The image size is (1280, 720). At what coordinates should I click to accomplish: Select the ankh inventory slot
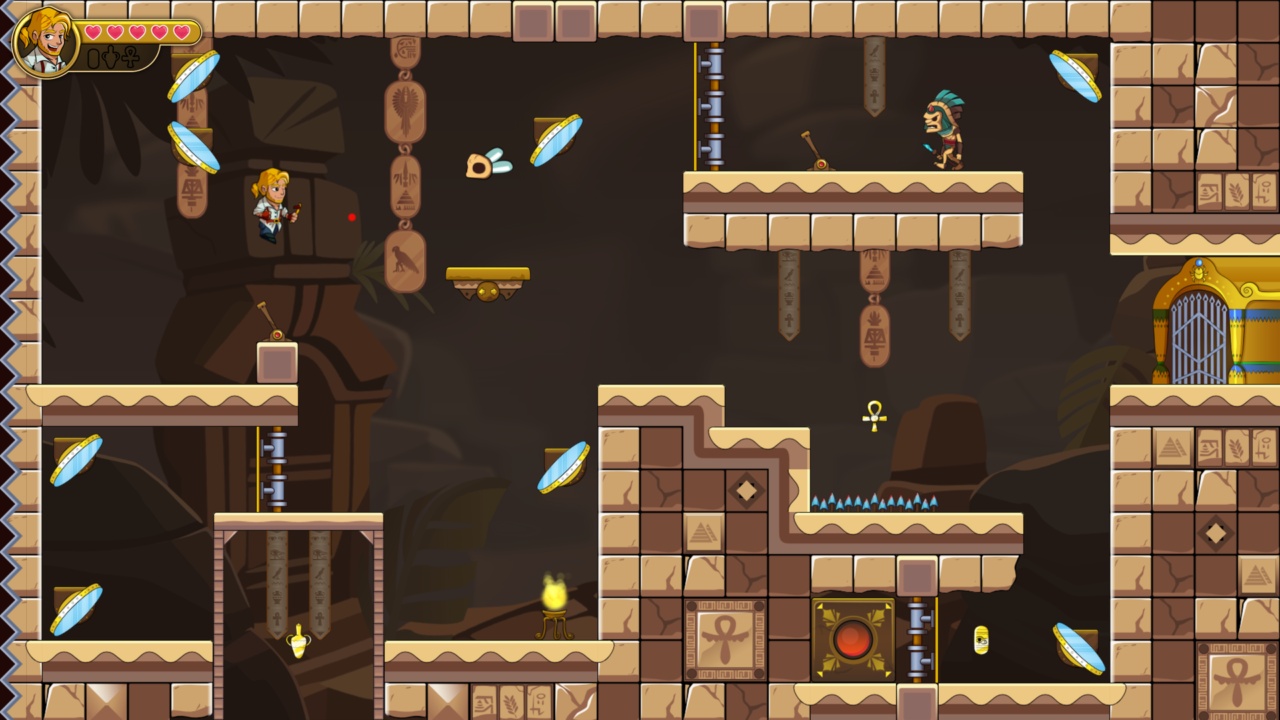pos(128,57)
